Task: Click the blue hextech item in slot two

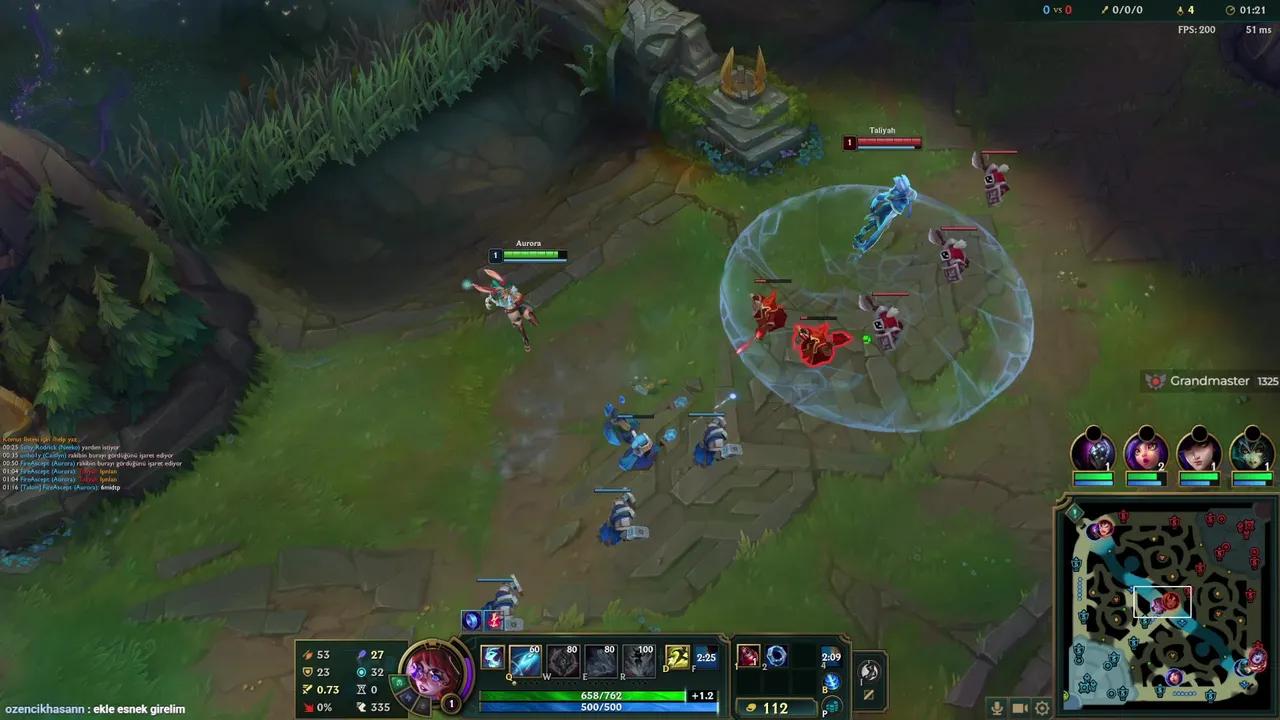Action: [x=778, y=658]
